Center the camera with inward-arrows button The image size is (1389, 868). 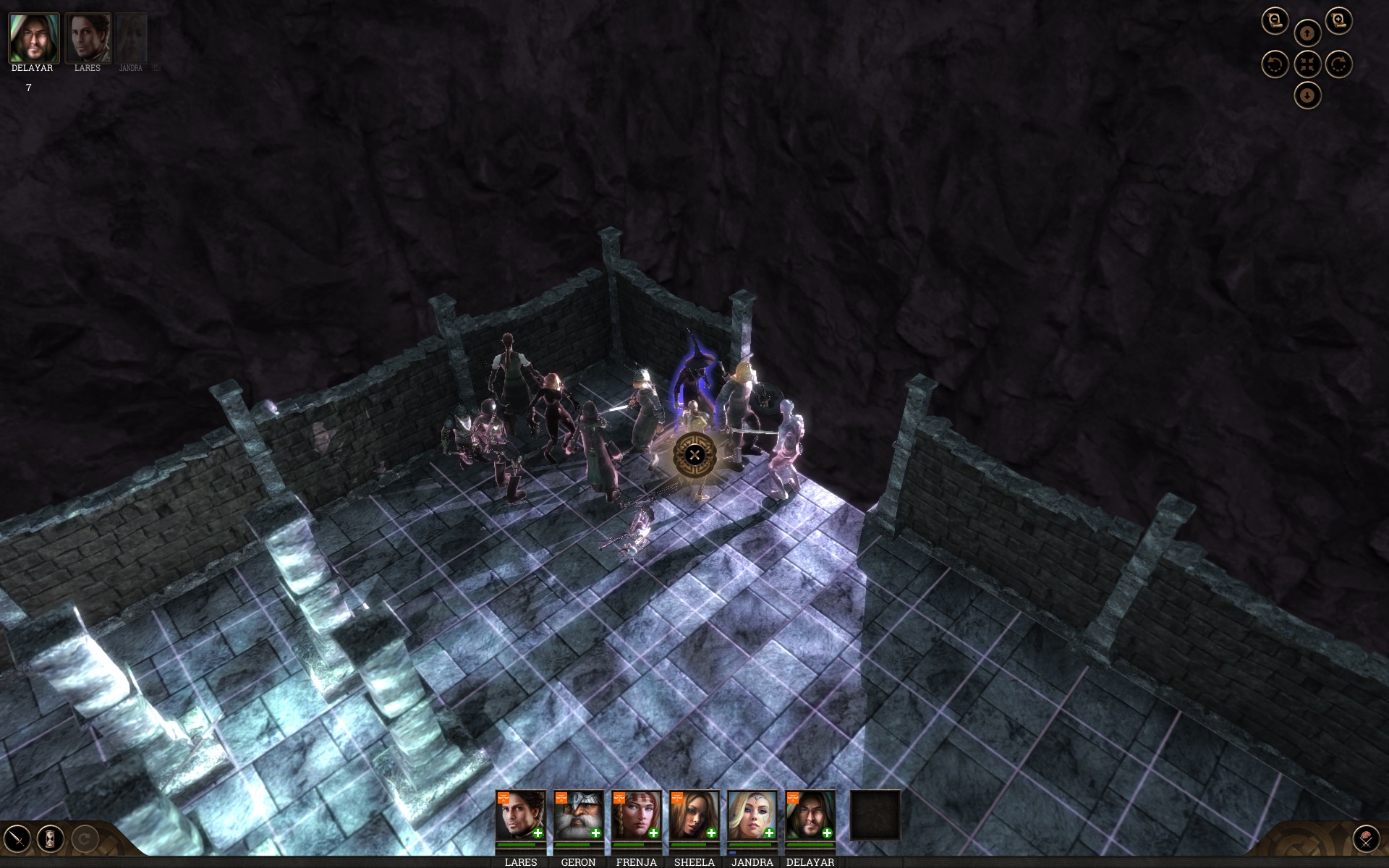pyautogui.click(x=1307, y=64)
